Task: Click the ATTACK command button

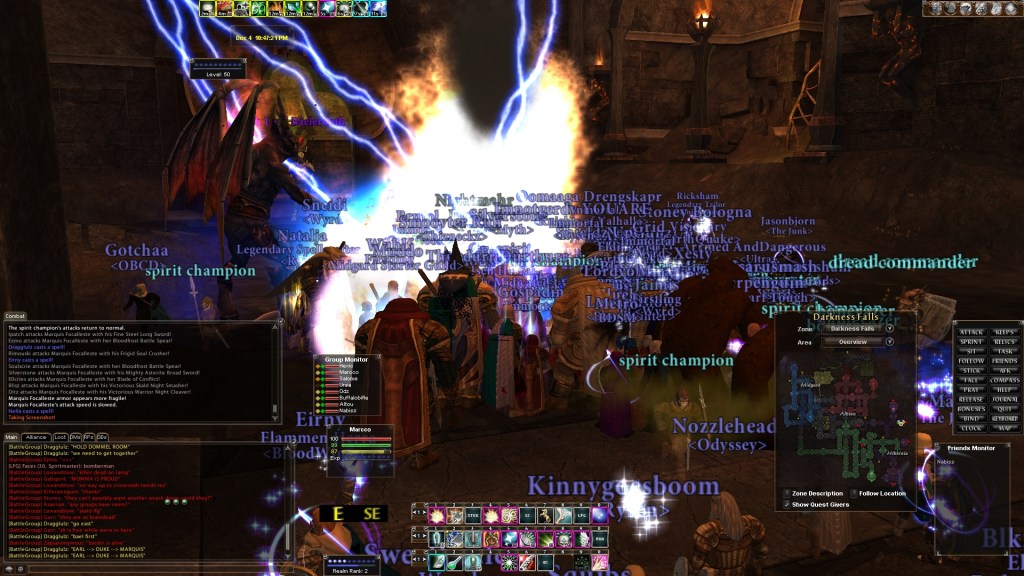Action: (x=971, y=332)
